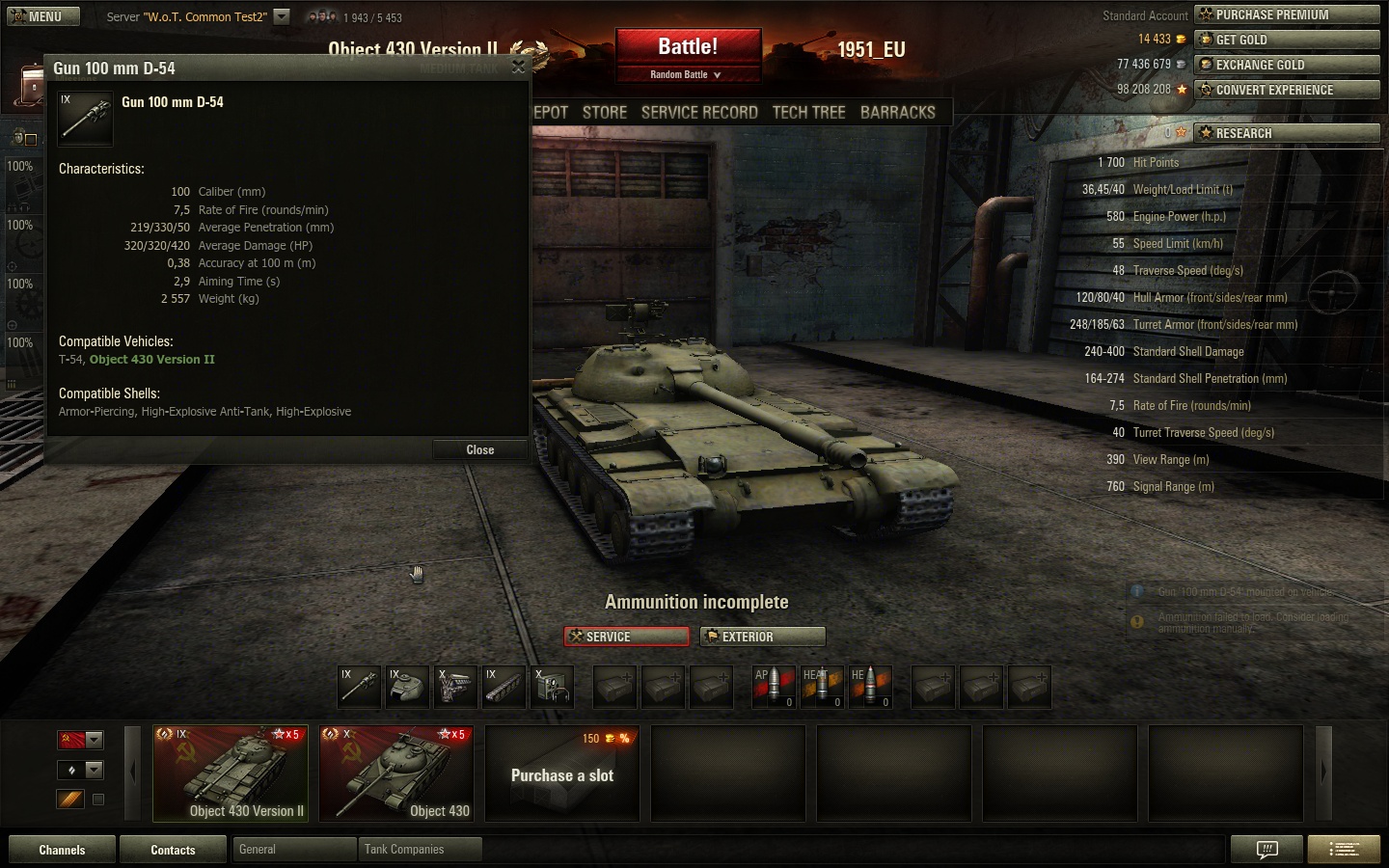View the Tech Tree
This screenshot has width=1389, height=868.
click(808, 112)
